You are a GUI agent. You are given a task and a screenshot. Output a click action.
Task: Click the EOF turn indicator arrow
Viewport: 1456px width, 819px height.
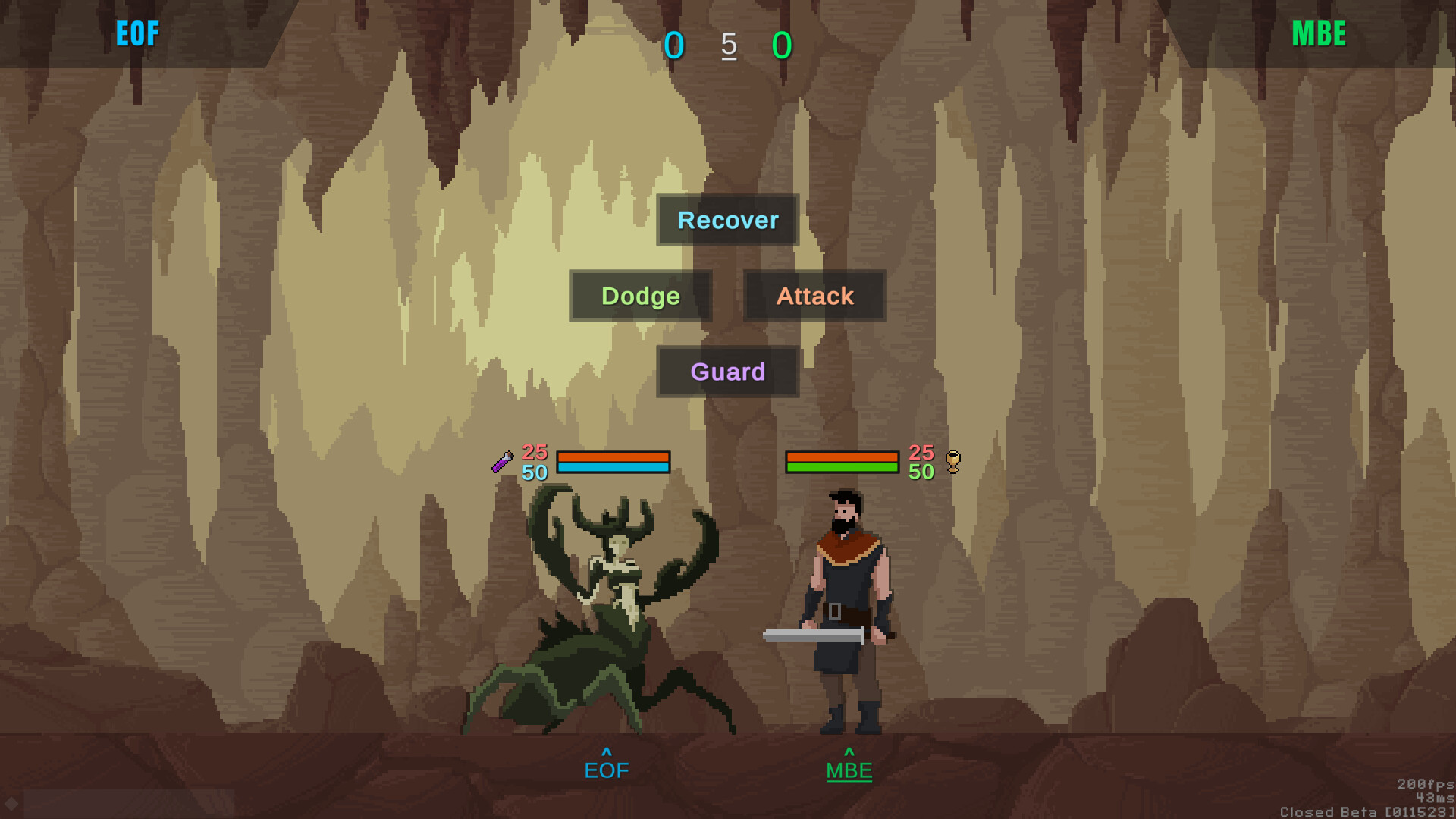point(605,753)
